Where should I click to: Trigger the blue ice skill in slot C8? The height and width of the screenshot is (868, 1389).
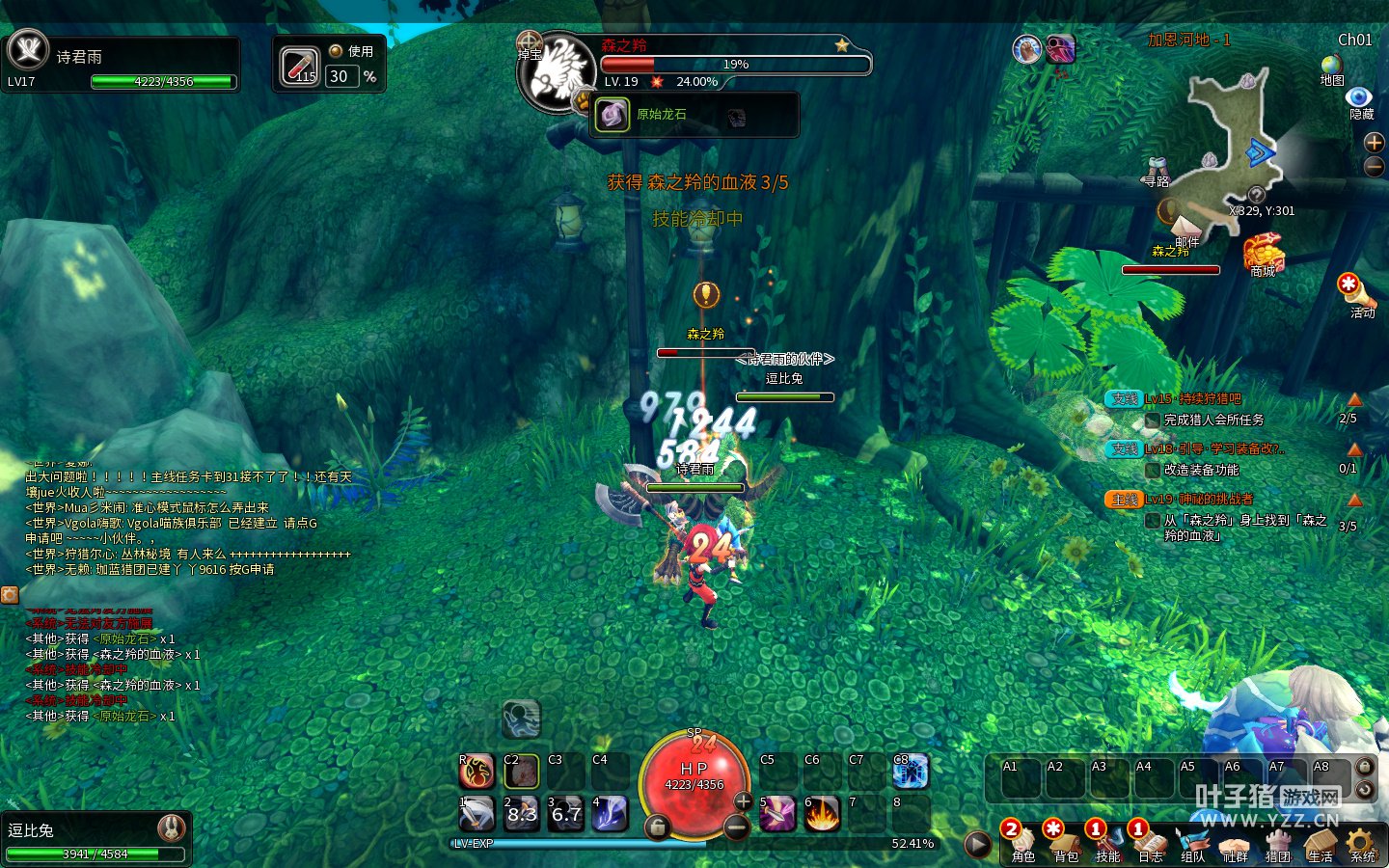point(910,772)
